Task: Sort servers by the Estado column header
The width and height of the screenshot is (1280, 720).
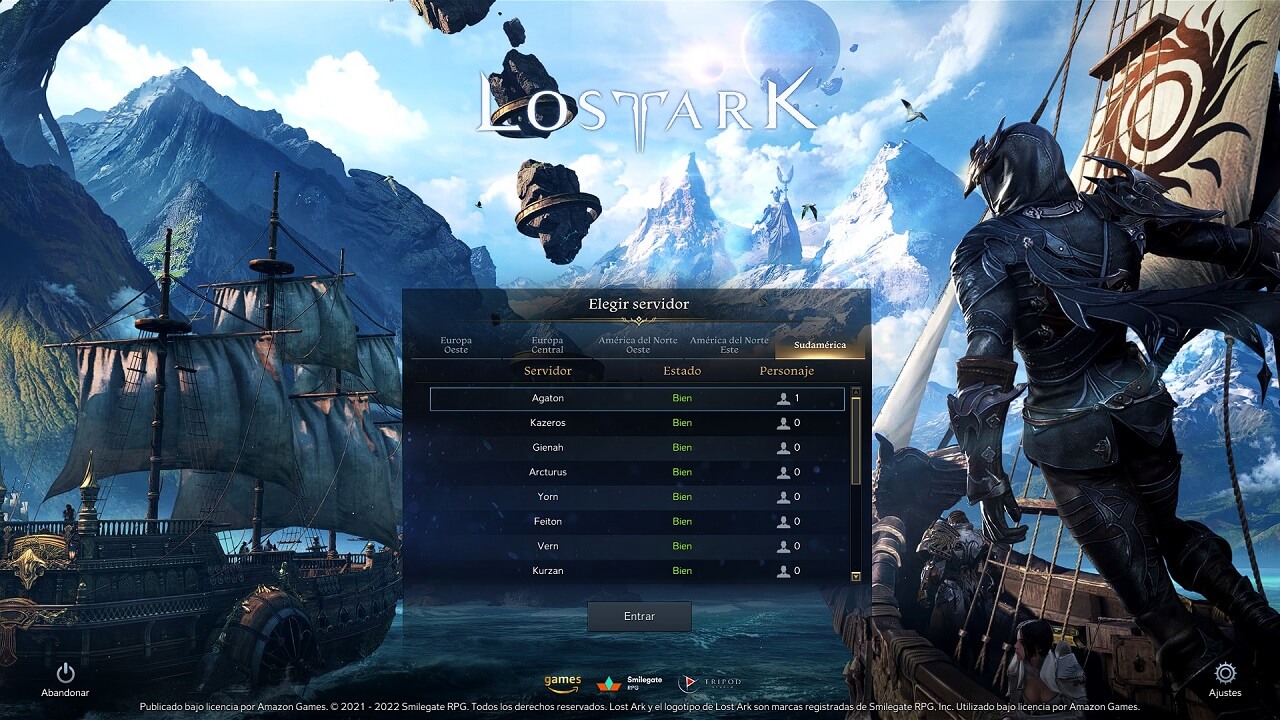Action: [682, 371]
